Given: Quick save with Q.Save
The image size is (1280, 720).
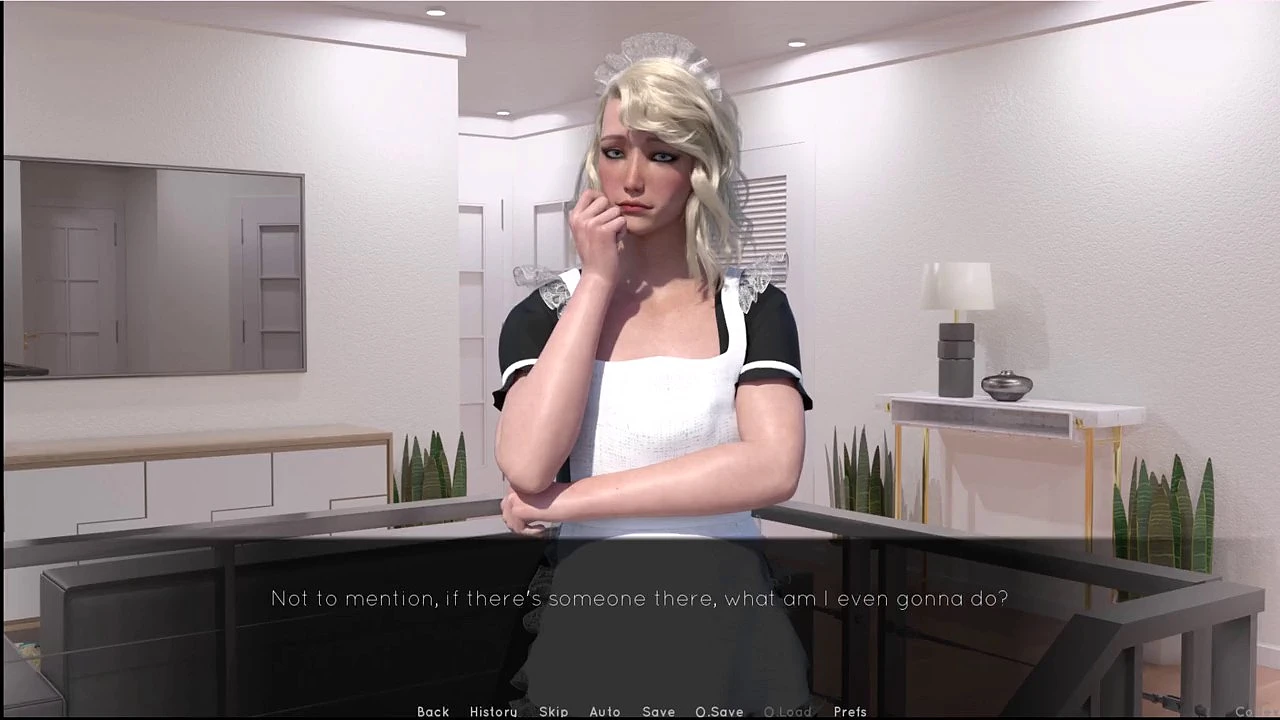Looking at the screenshot, I should (x=719, y=711).
